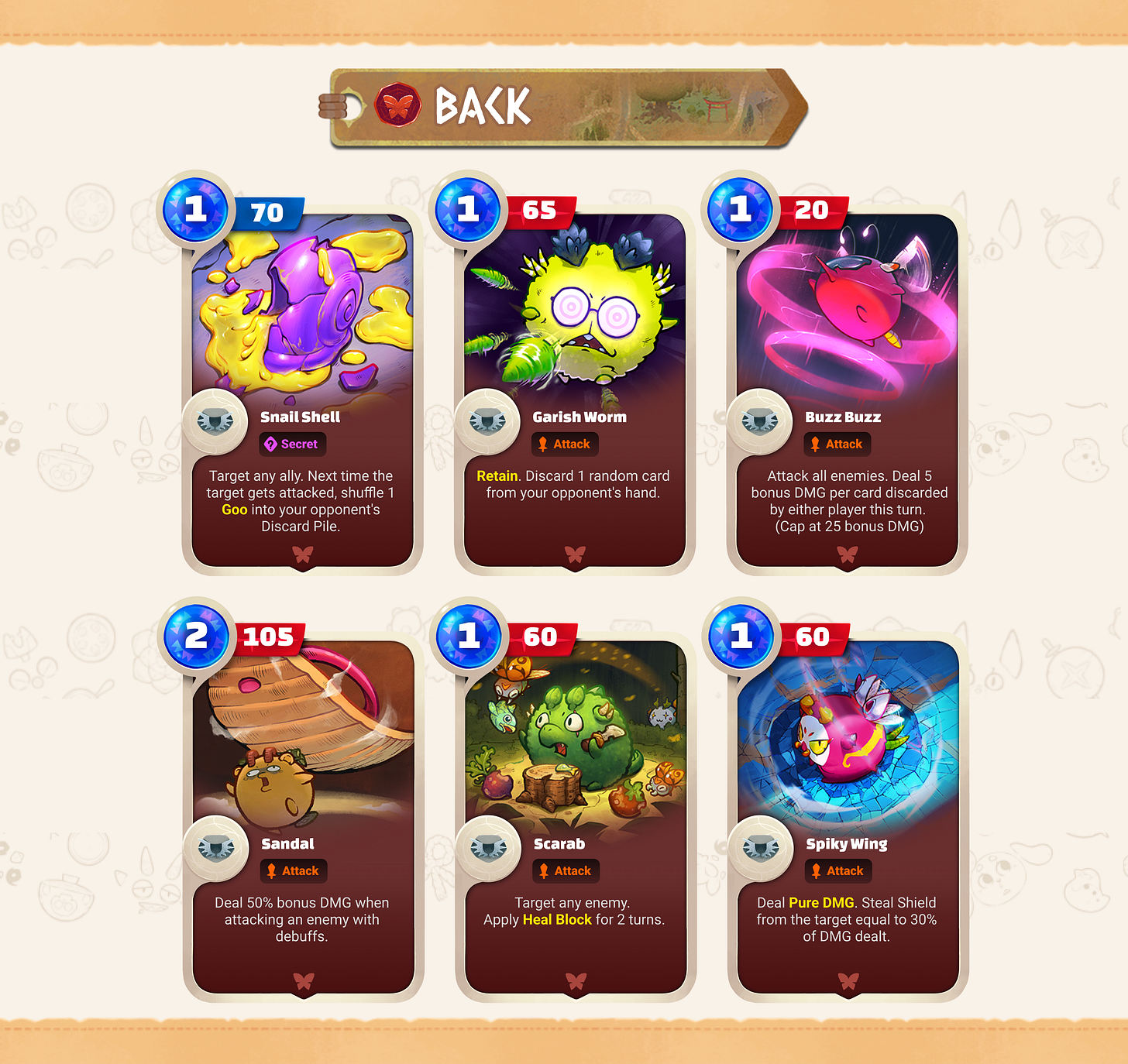Viewport: 1128px width, 1064px height.
Task: Select the Snail Shell card name
Action: click(x=301, y=417)
